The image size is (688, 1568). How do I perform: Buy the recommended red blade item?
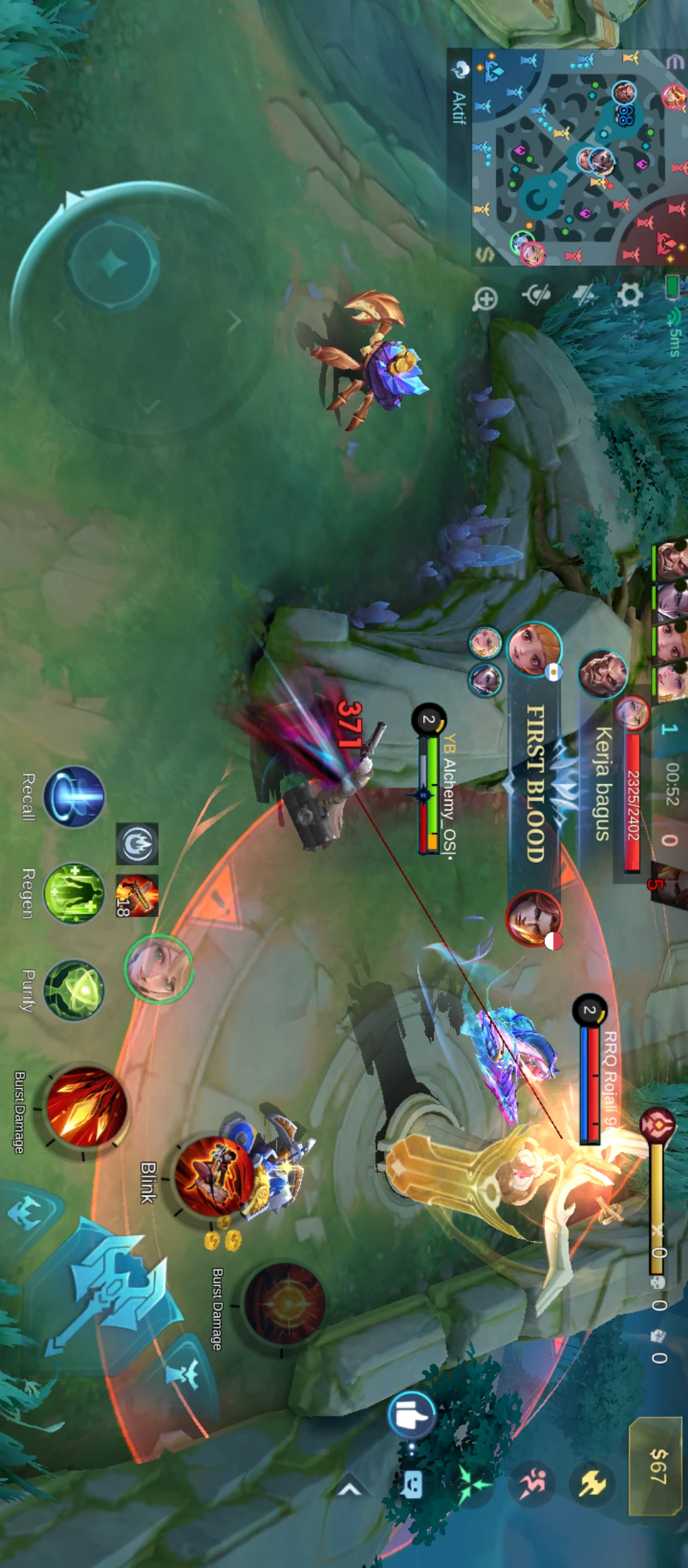[x=137, y=896]
